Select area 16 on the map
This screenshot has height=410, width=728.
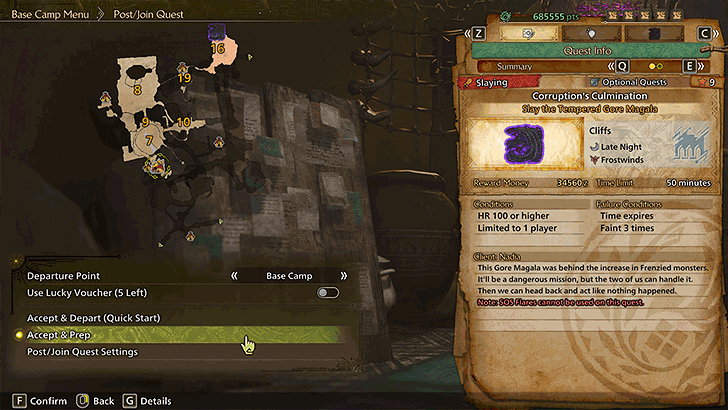218,48
